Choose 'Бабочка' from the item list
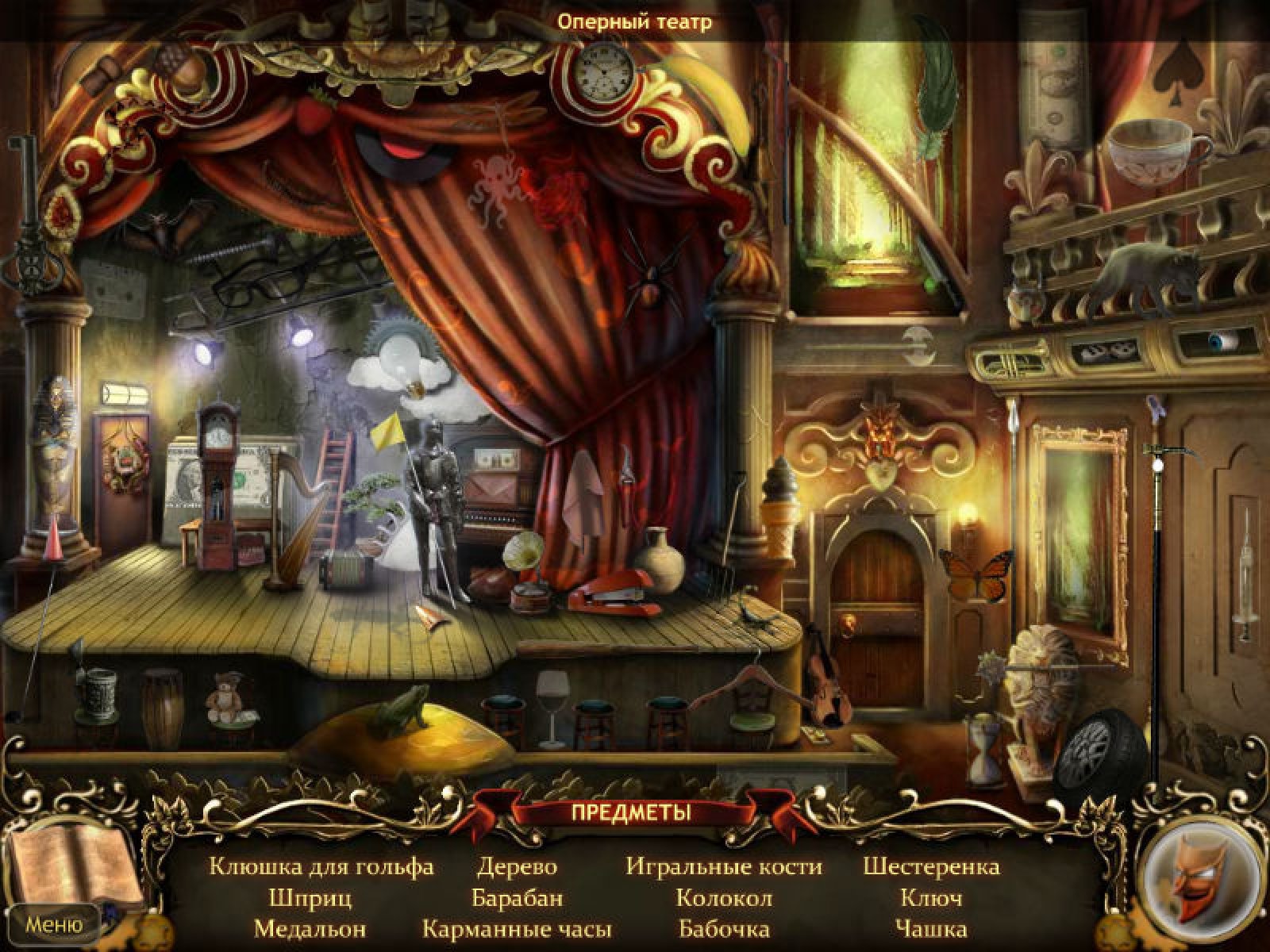Image resolution: width=1270 pixels, height=952 pixels. pyautogui.click(x=724, y=928)
